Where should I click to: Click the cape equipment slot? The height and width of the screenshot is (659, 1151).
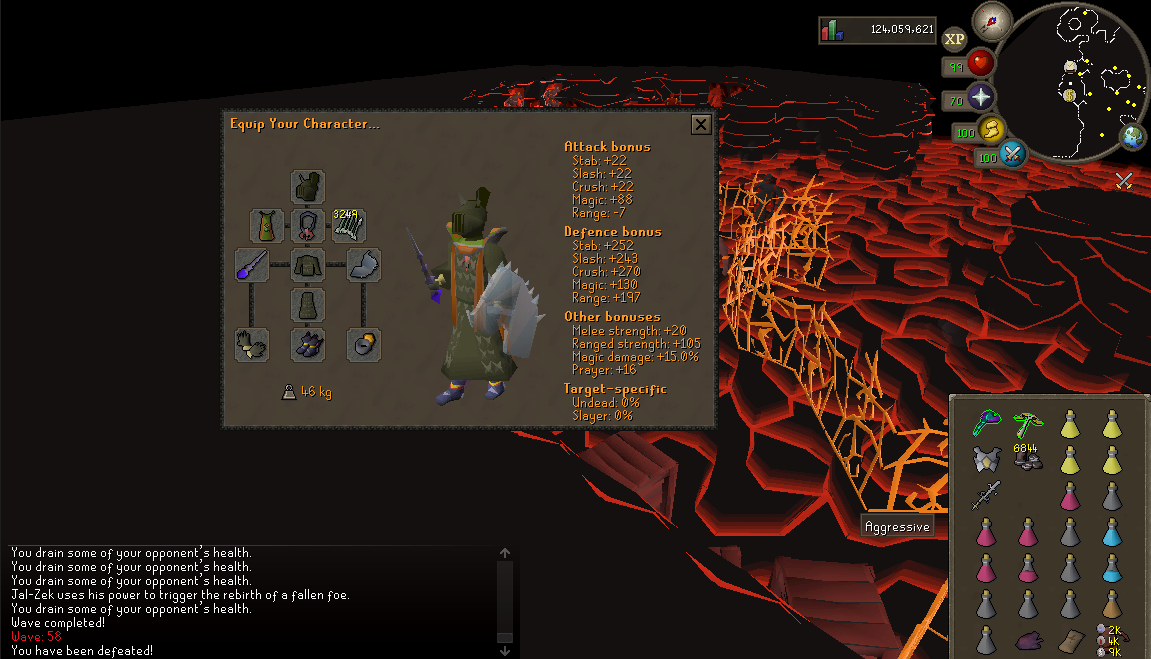(x=267, y=226)
